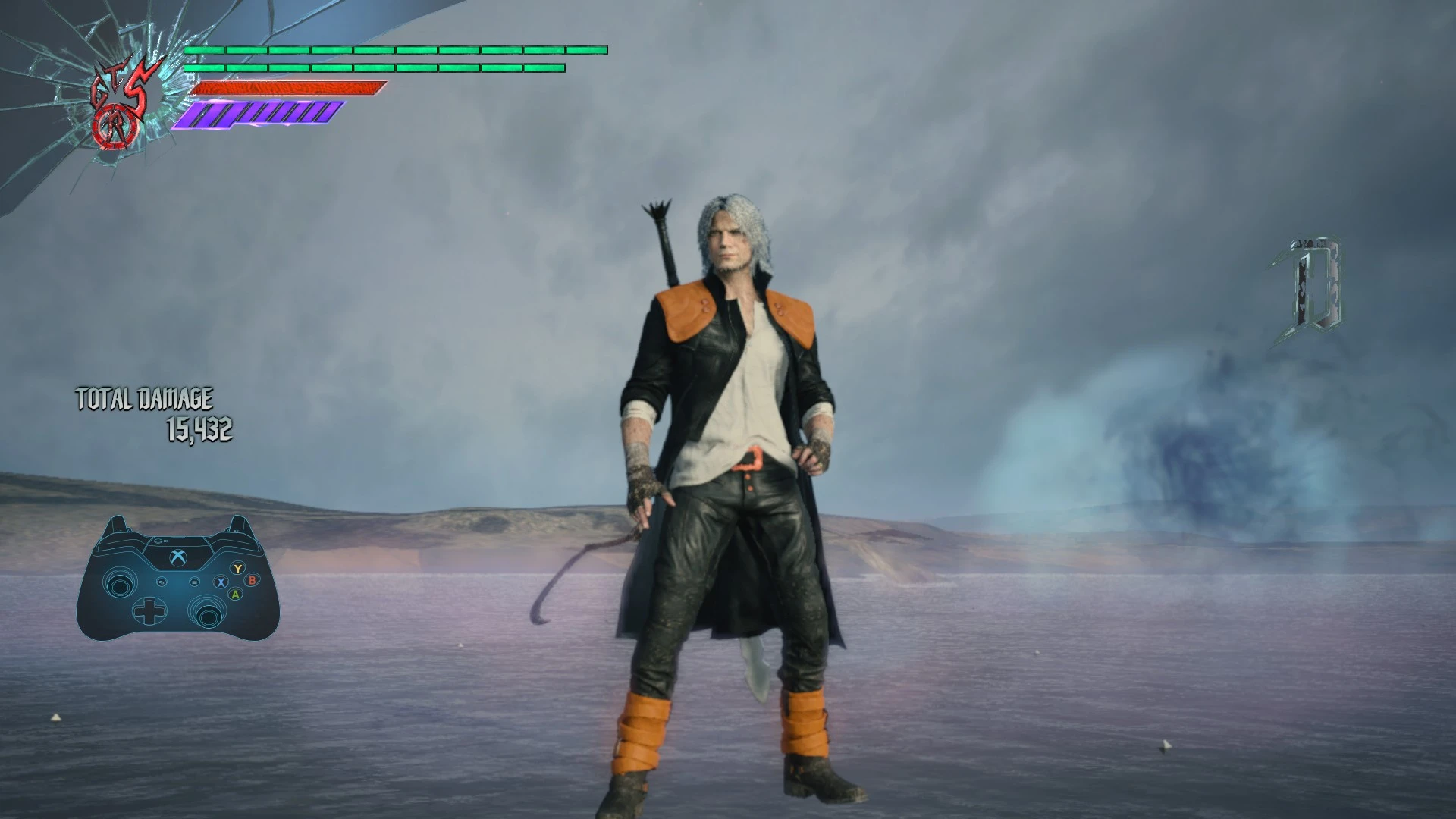Click the left trigger on the controller overlay
1456x819 pixels.
(x=119, y=523)
